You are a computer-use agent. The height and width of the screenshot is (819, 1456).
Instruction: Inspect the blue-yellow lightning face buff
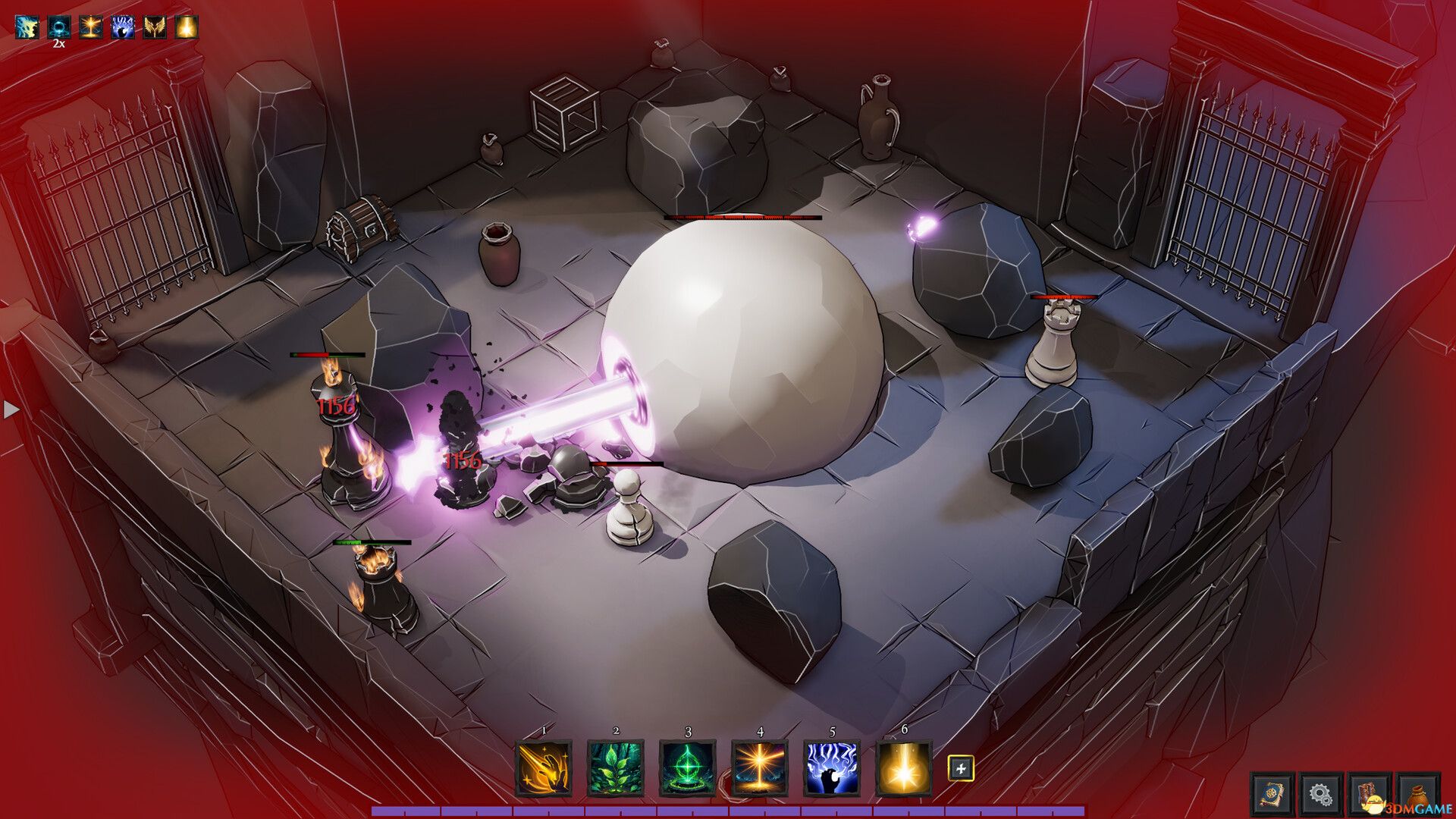coord(27,27)
